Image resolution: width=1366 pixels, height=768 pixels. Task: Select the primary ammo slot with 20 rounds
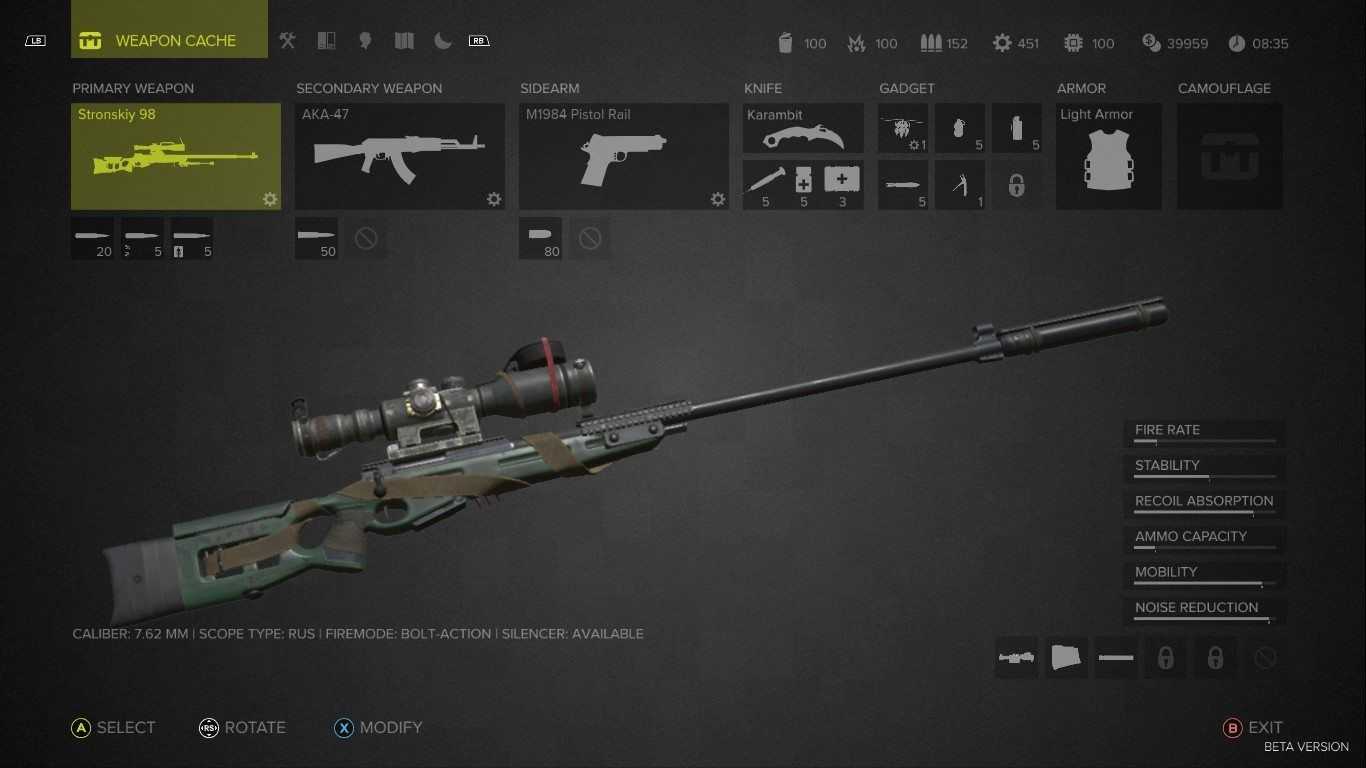[92, 238]
